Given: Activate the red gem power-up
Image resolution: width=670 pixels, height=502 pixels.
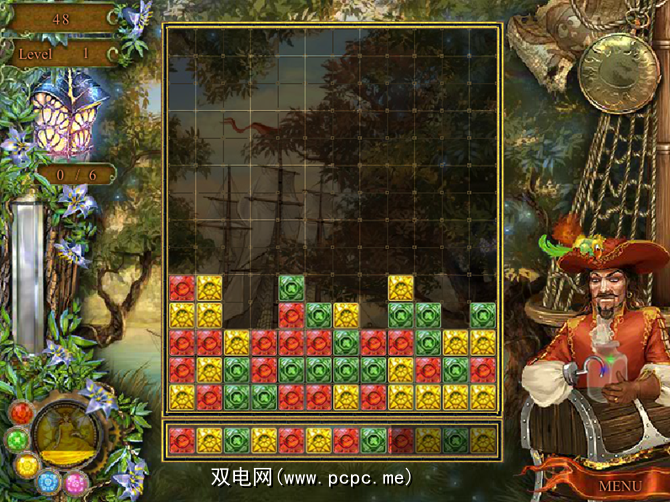Looking at the screenshot, I should pyautogui.click(x=22, y=414).
